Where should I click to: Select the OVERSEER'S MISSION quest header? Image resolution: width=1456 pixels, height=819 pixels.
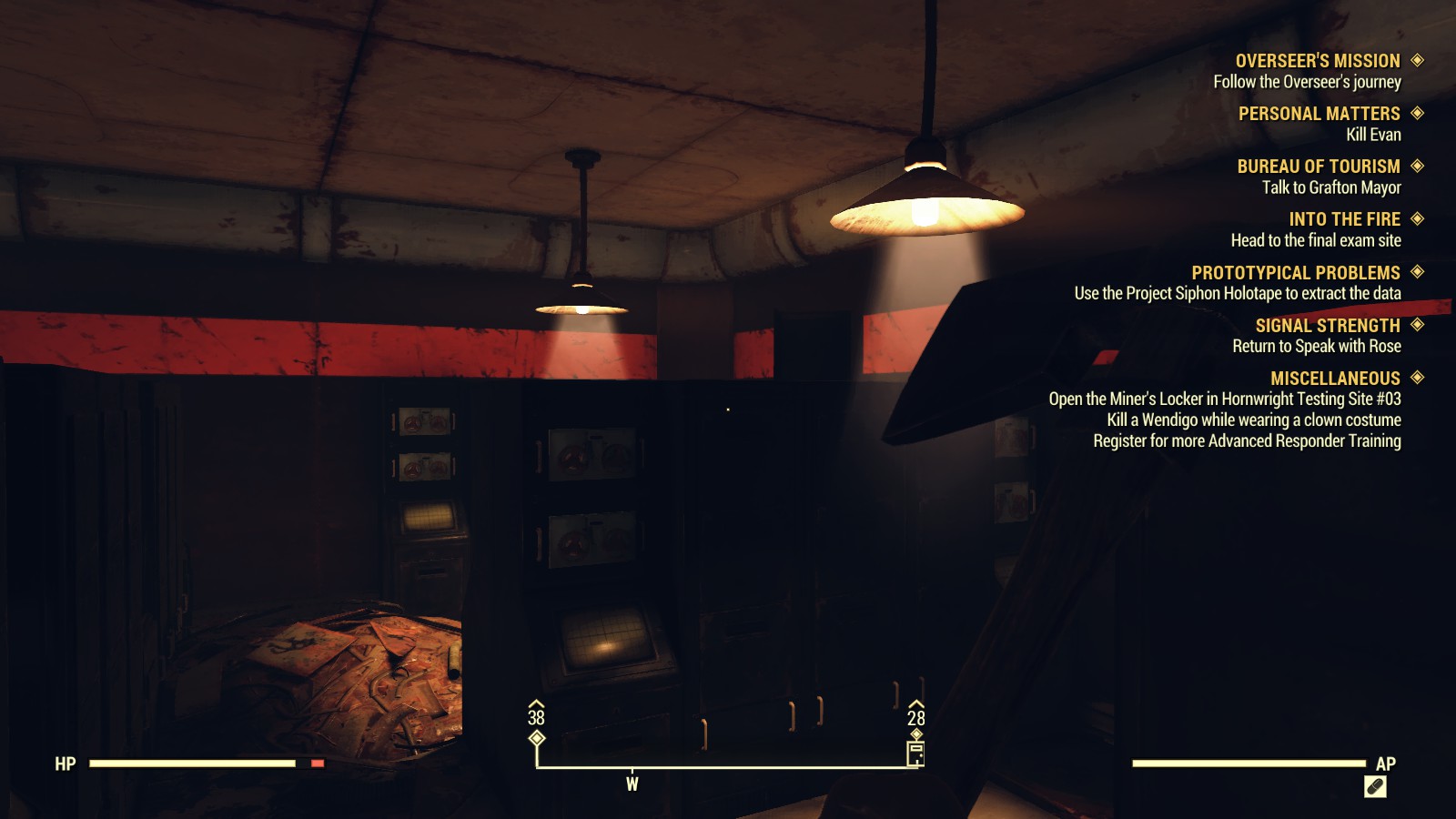point(1318,60)
